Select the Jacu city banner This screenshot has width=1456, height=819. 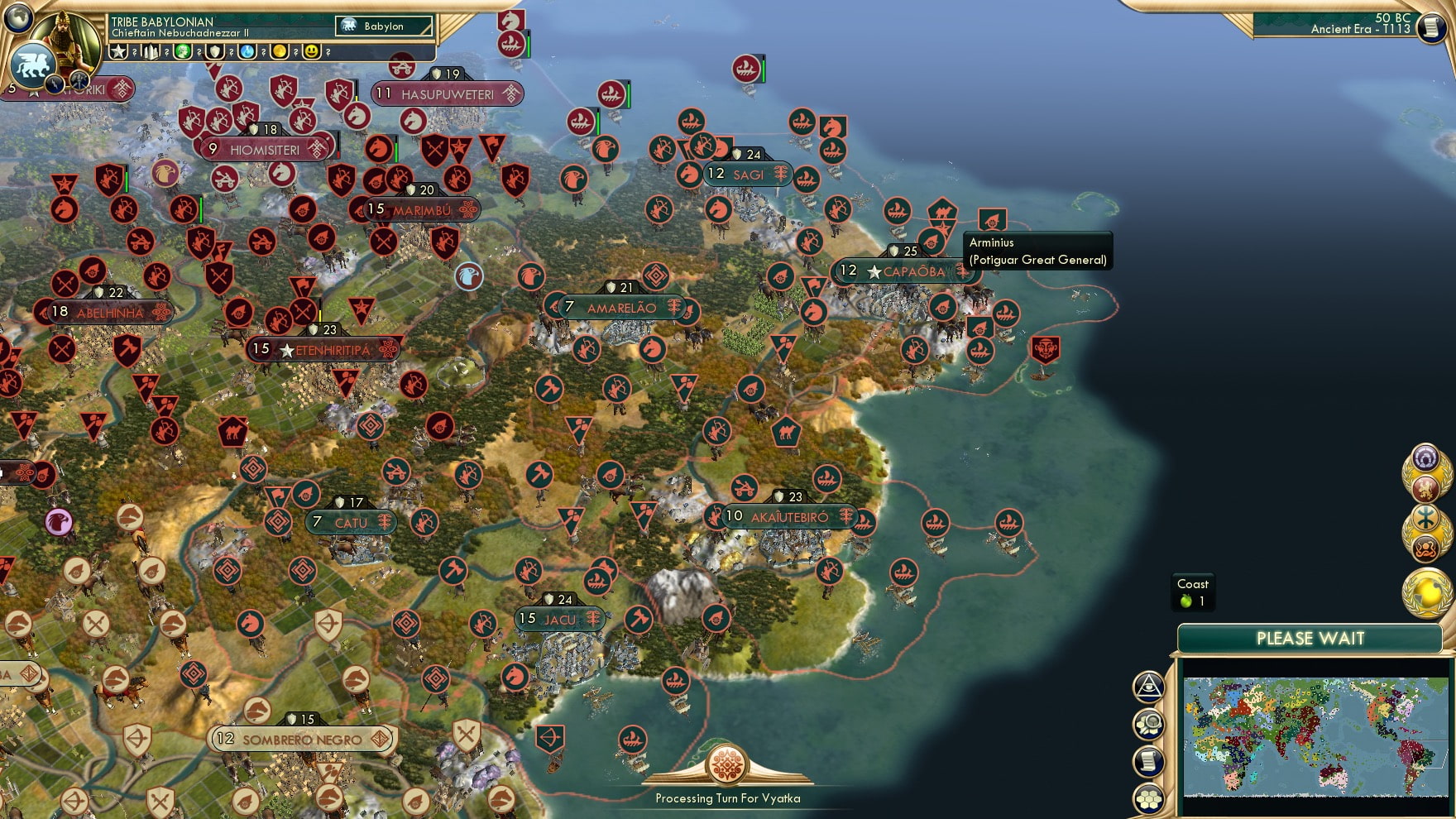559,620
